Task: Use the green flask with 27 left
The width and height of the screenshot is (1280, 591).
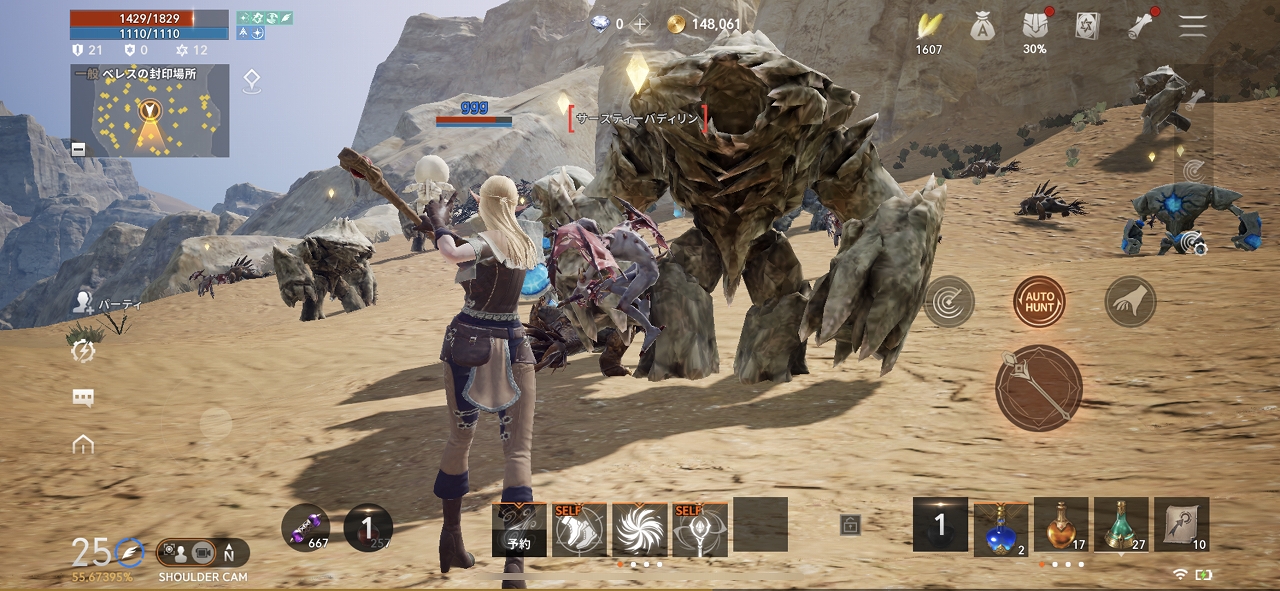Action: point(1121,525)
